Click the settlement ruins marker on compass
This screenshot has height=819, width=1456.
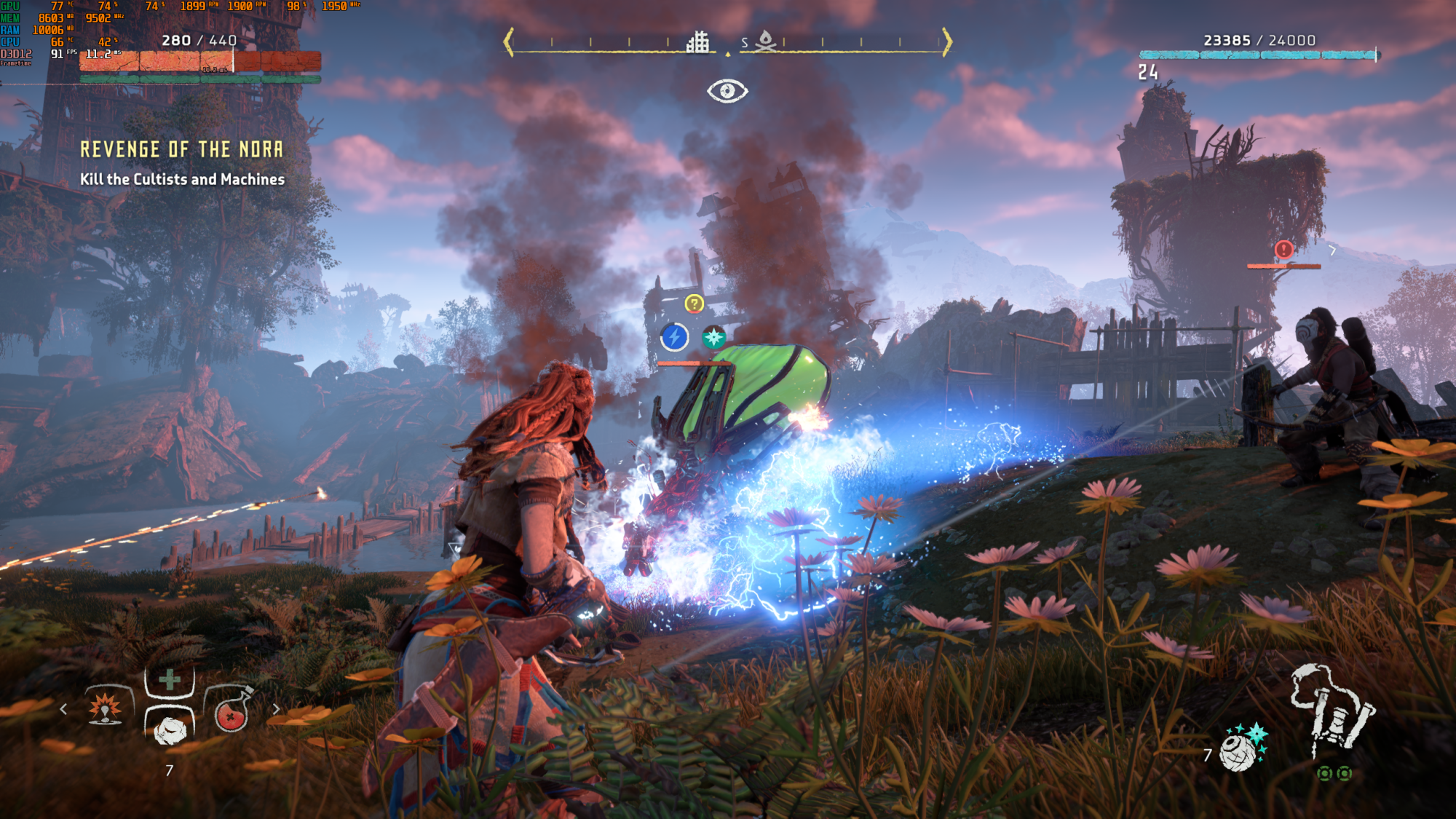click(x=697, y=42)
